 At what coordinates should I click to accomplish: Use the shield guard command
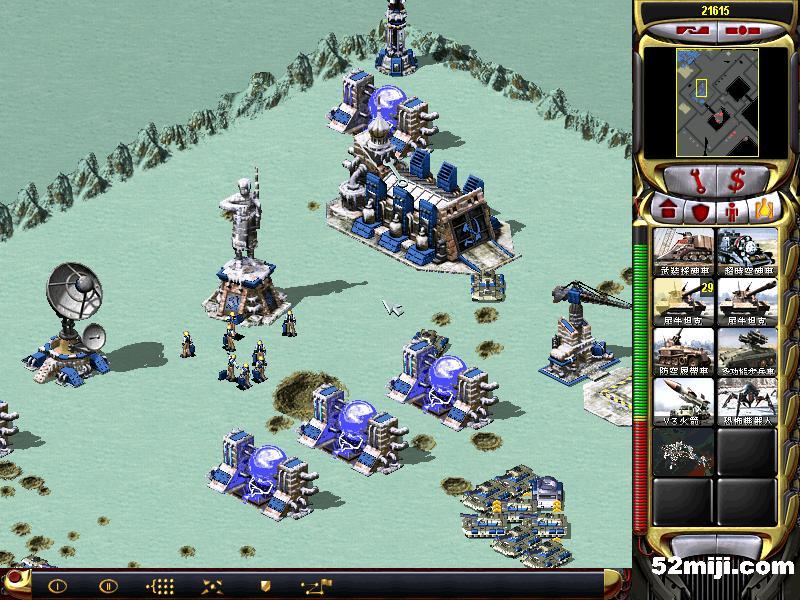265,585
